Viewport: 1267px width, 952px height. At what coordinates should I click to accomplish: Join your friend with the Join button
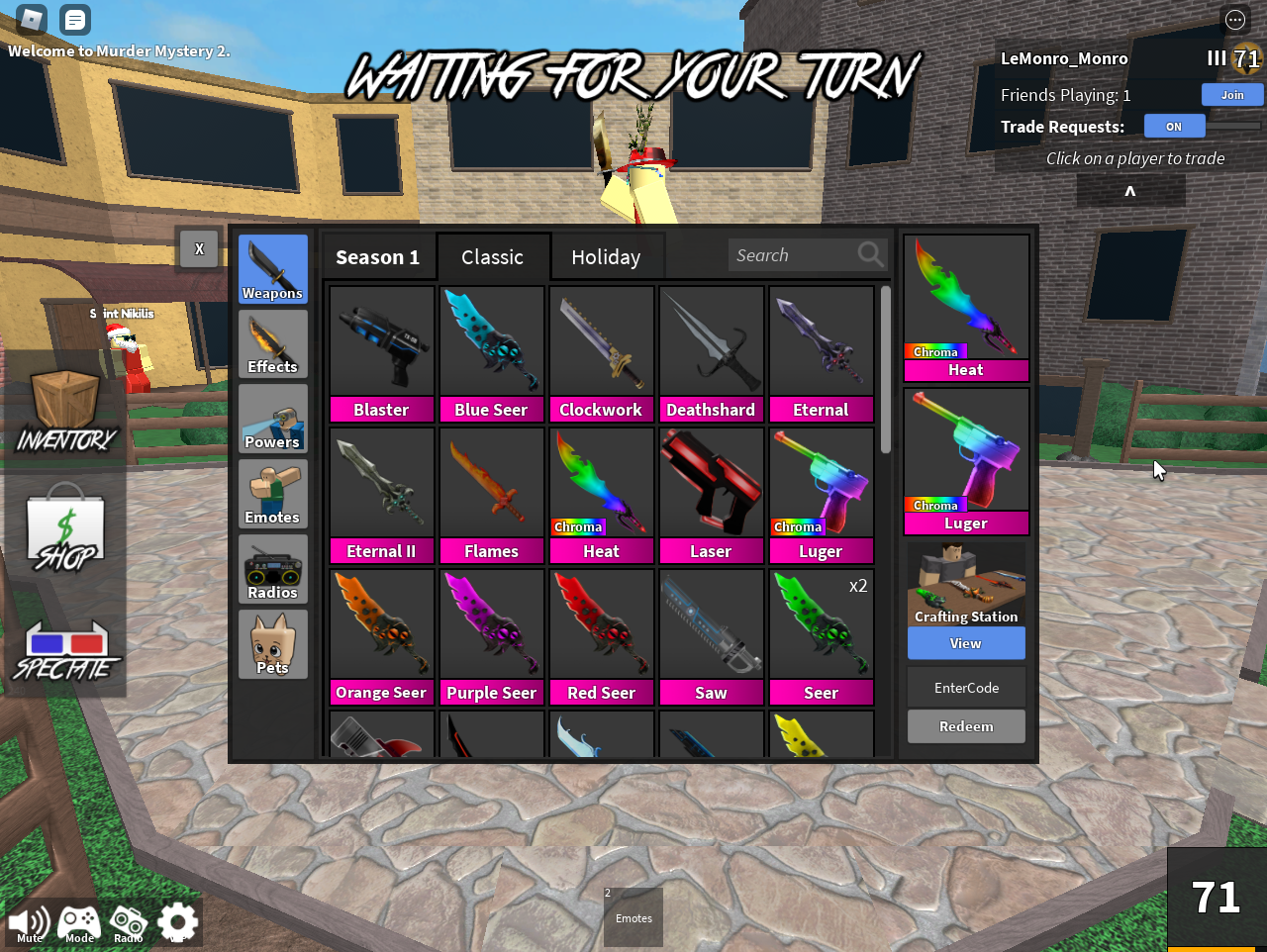(1231, 94)
